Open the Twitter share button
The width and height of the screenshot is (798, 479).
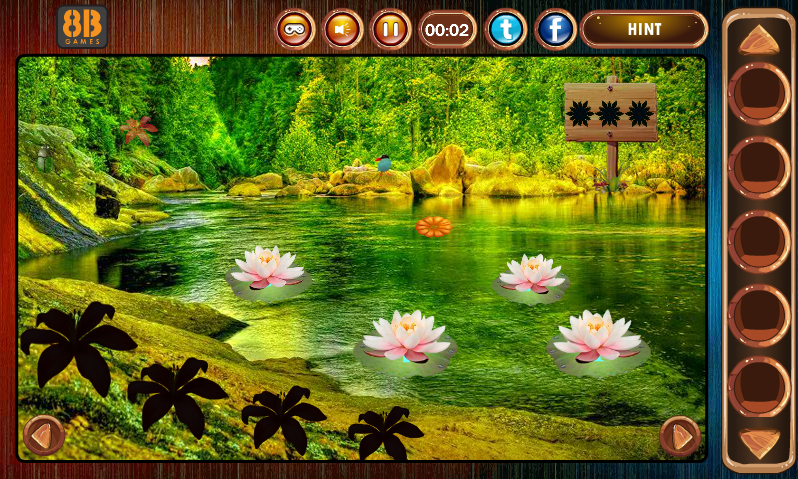tap(506, 29)
